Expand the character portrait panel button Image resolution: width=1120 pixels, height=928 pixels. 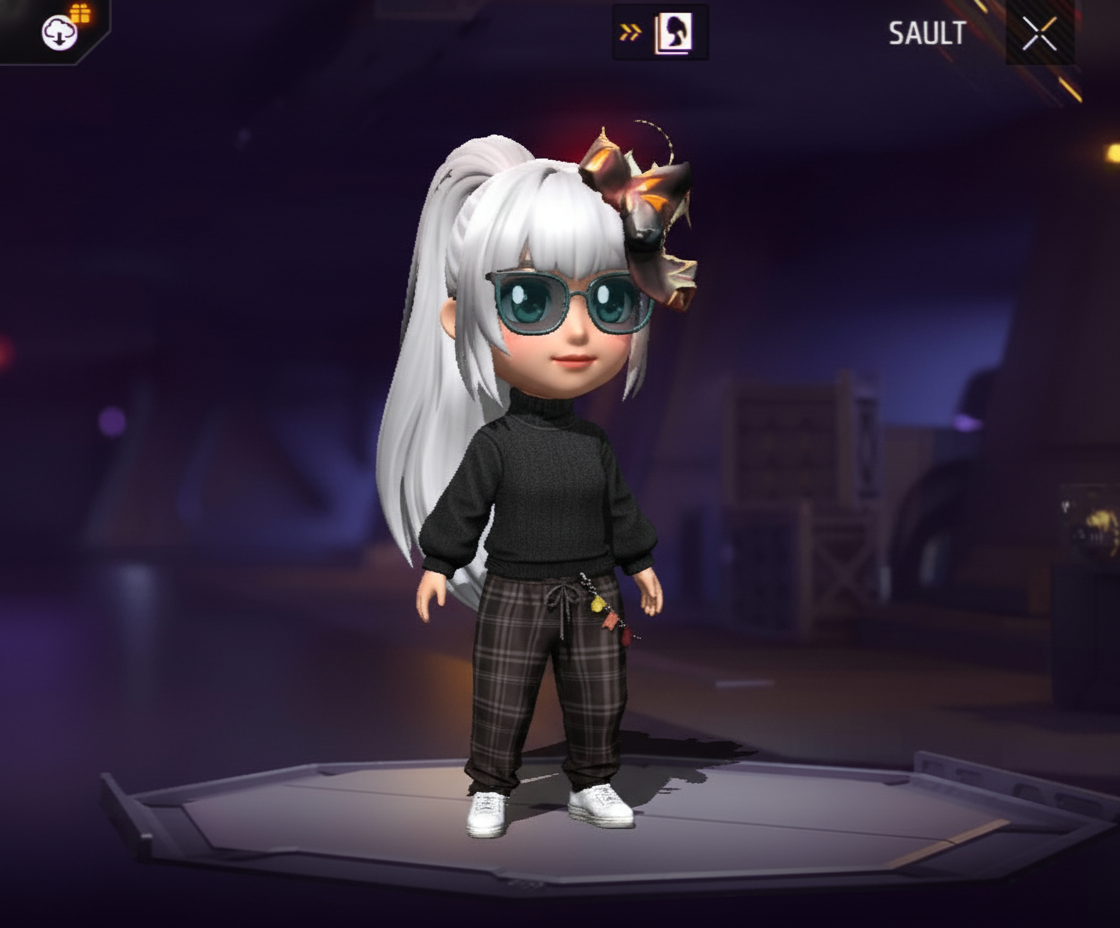[660, 33]
